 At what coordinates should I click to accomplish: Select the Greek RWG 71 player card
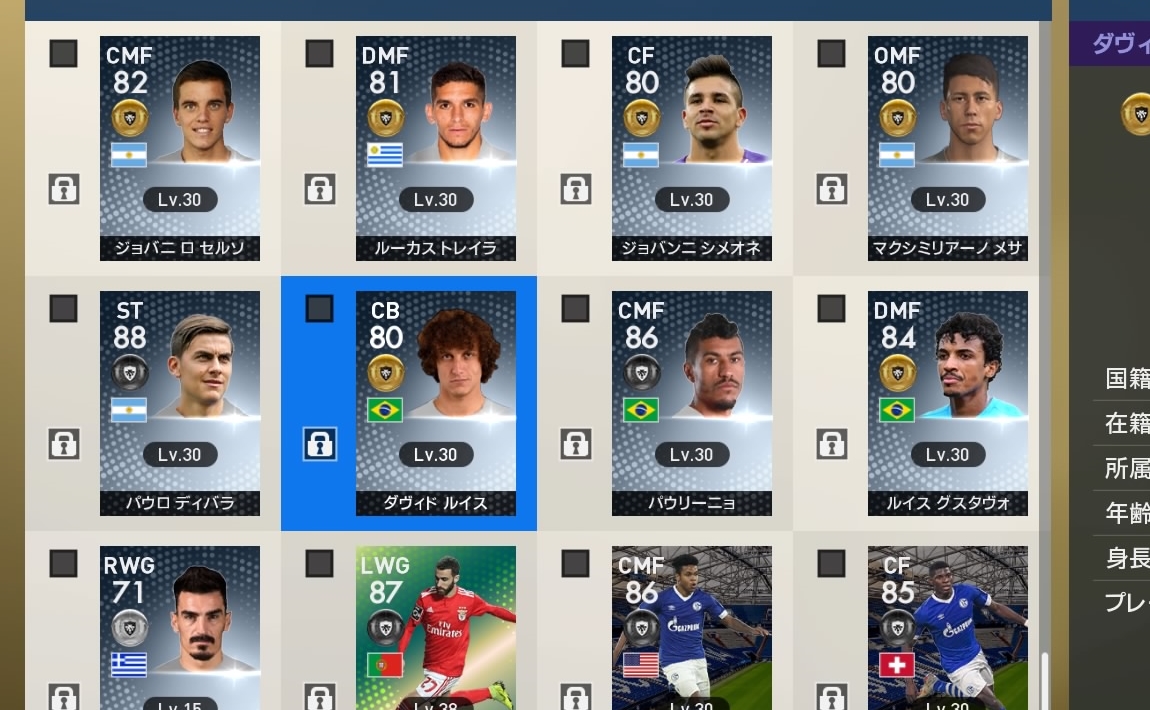180,628
